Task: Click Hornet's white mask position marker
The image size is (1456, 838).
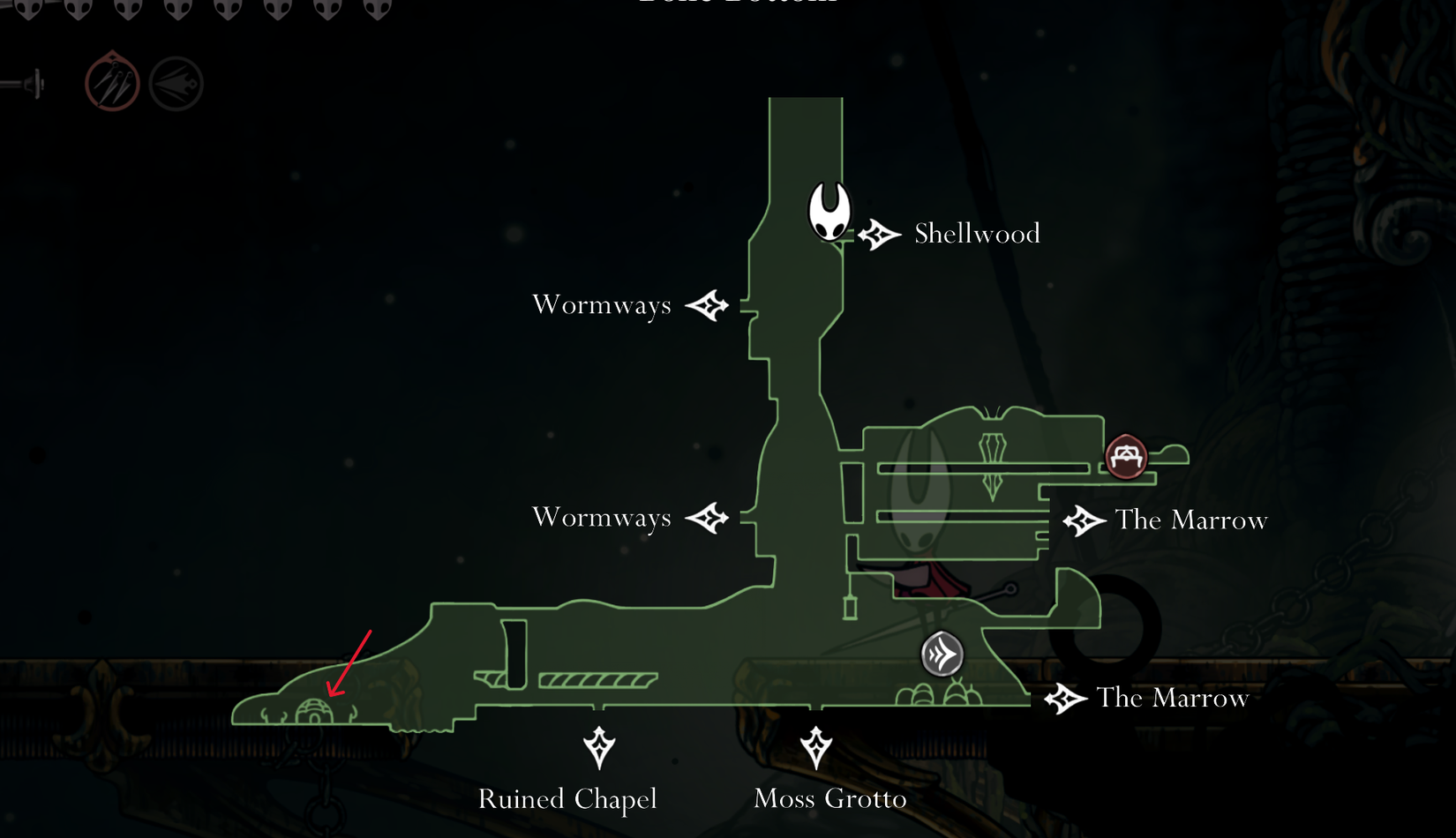Action: click(x=829, y=212)
